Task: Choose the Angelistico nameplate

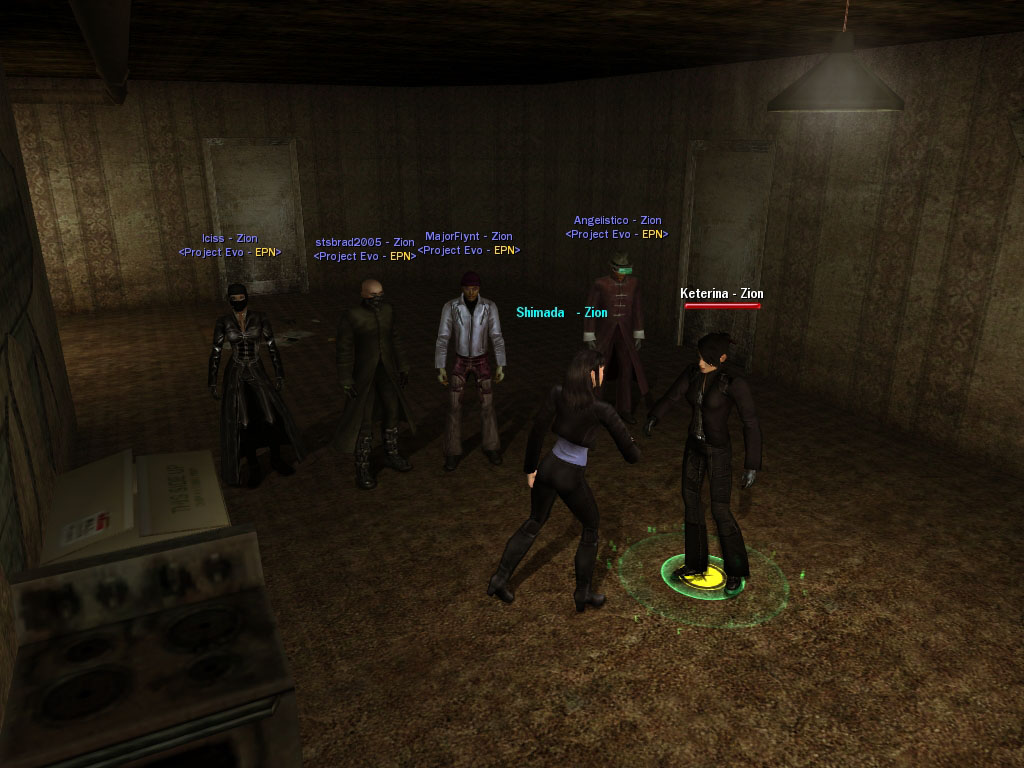Action: 617,221
